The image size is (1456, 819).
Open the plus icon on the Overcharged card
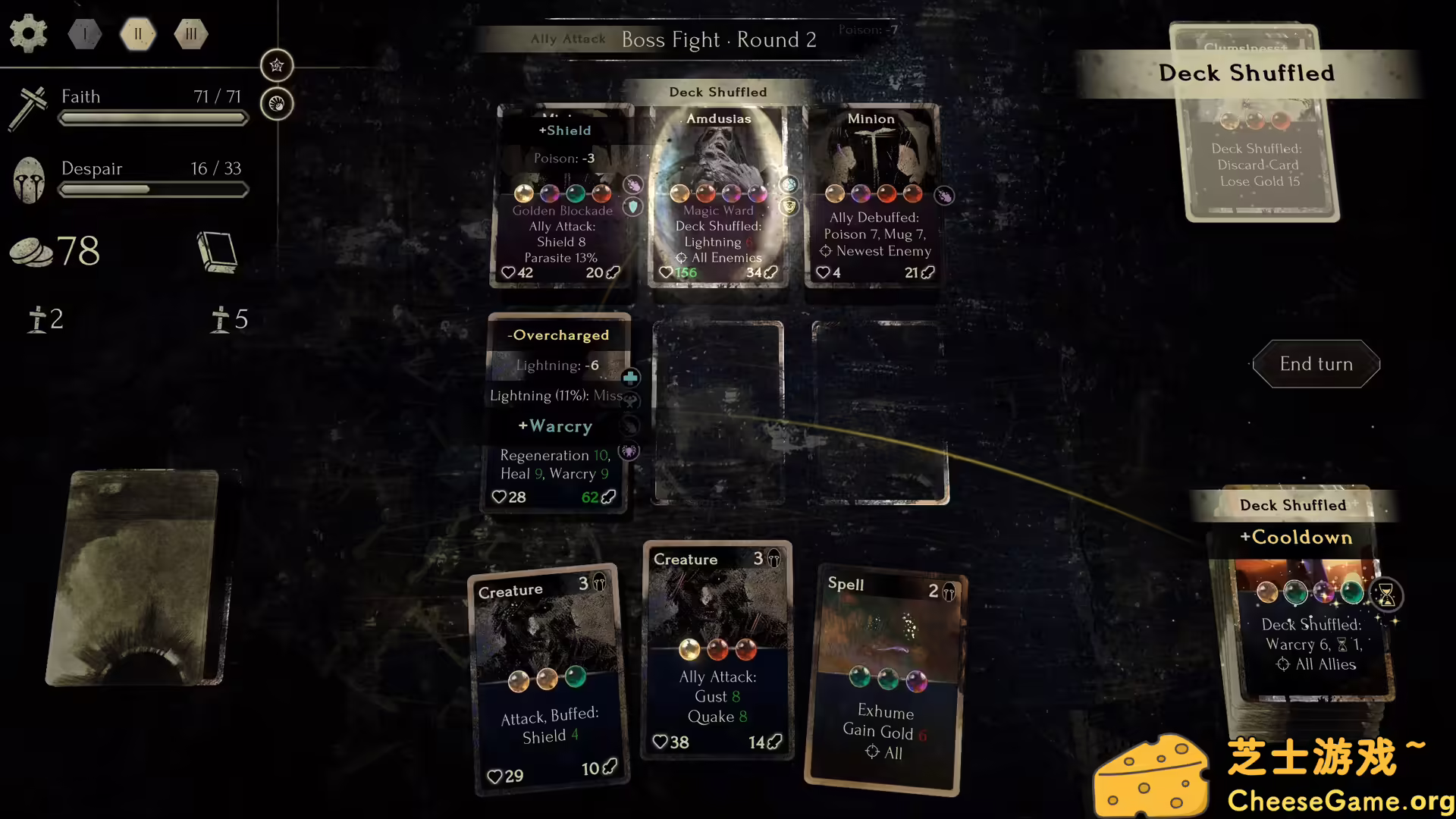[630, 377]
